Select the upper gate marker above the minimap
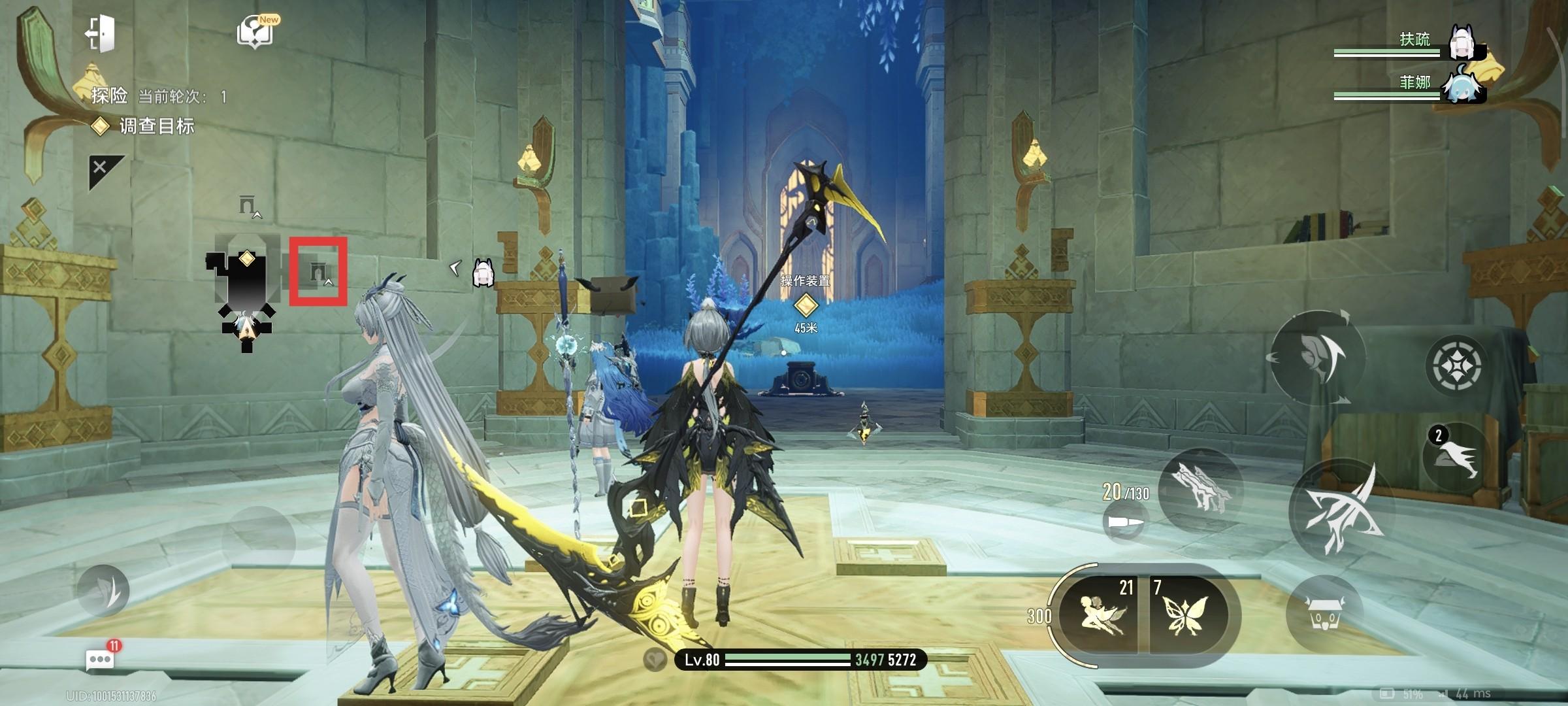 [248, 207]
